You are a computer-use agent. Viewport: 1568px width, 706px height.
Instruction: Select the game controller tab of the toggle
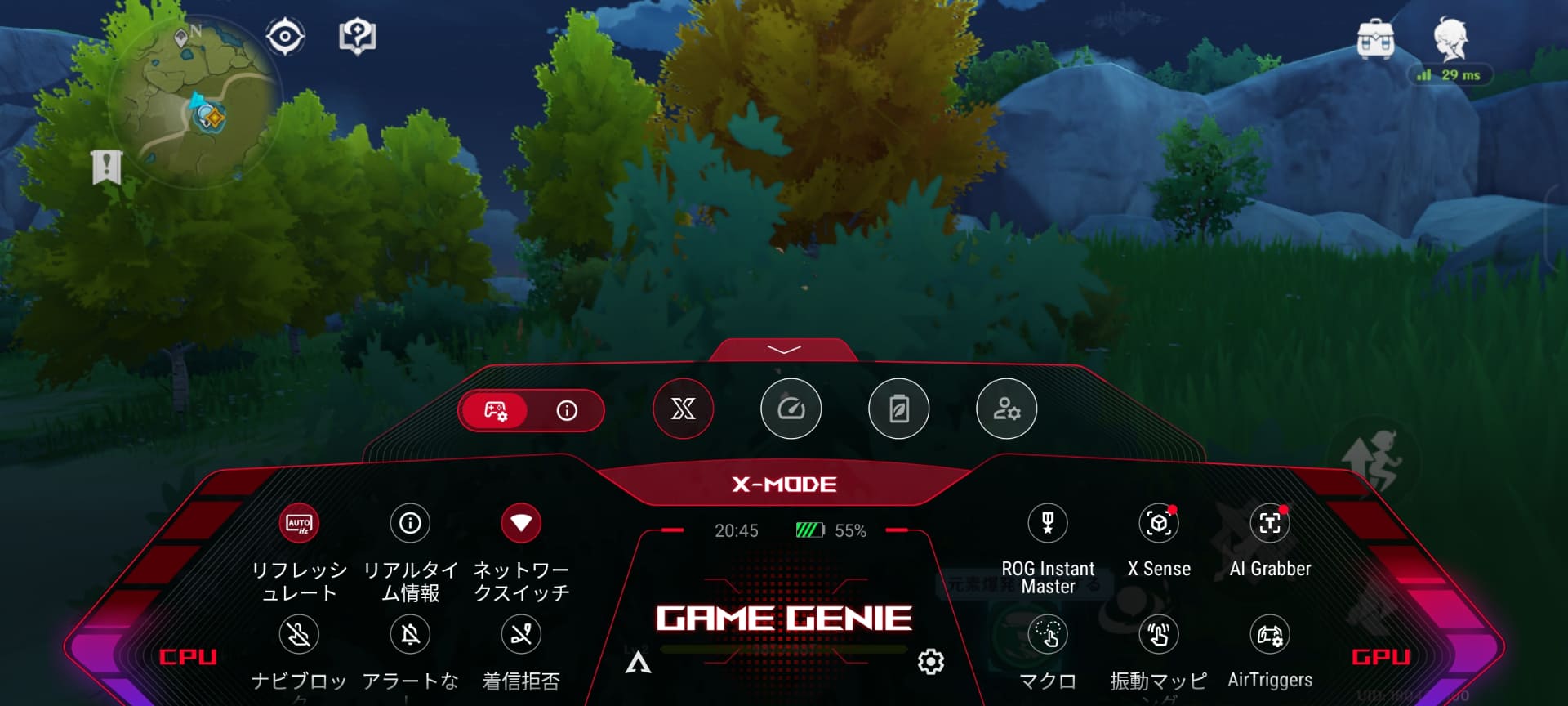coord(494,412)
